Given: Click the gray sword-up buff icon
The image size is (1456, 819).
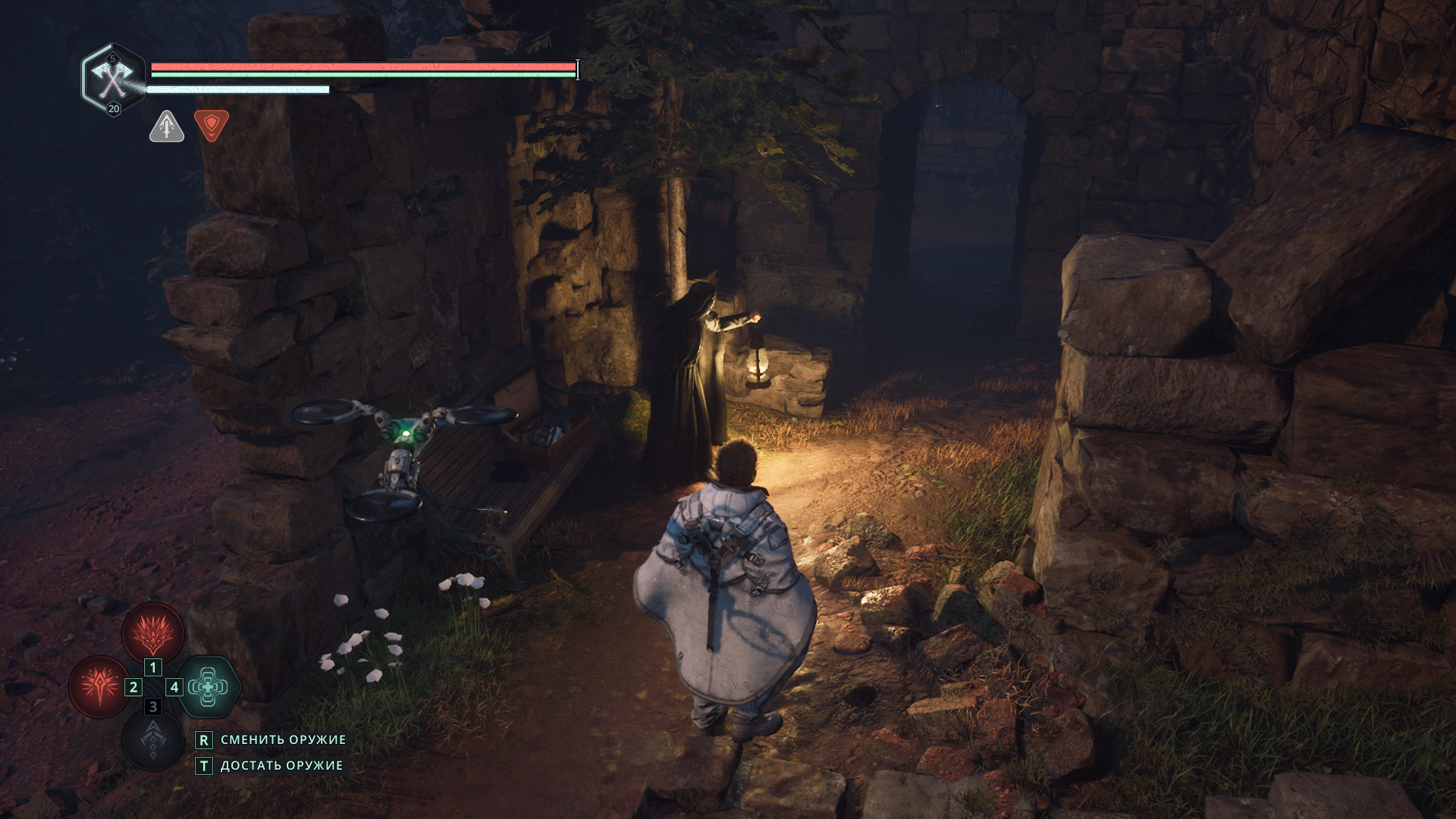Looking at the screenshot, I should coord(167,127).
